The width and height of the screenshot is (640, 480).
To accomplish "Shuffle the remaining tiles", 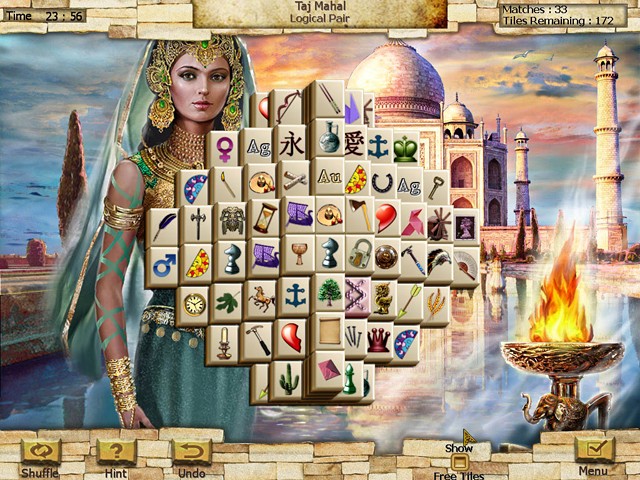I will (41, 452).
